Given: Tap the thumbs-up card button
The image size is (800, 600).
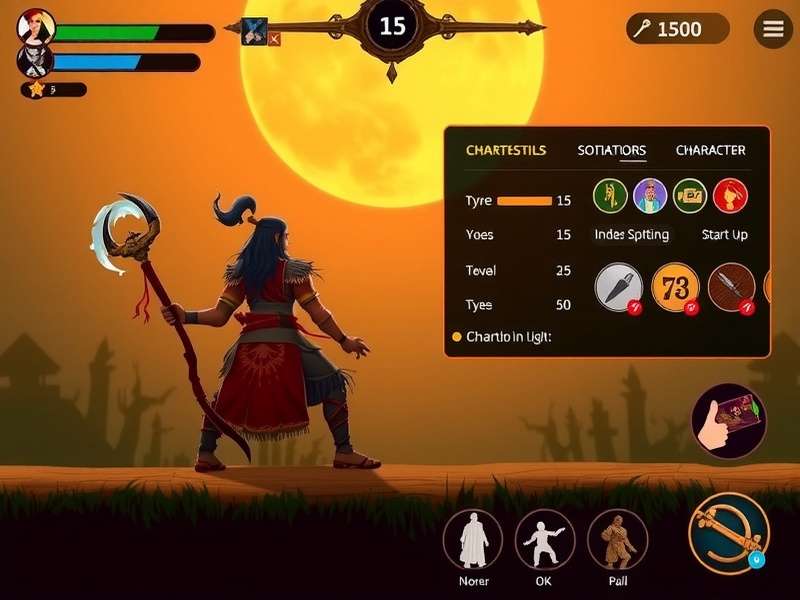Looking at the screenshot, I should [x=729, y=421].
